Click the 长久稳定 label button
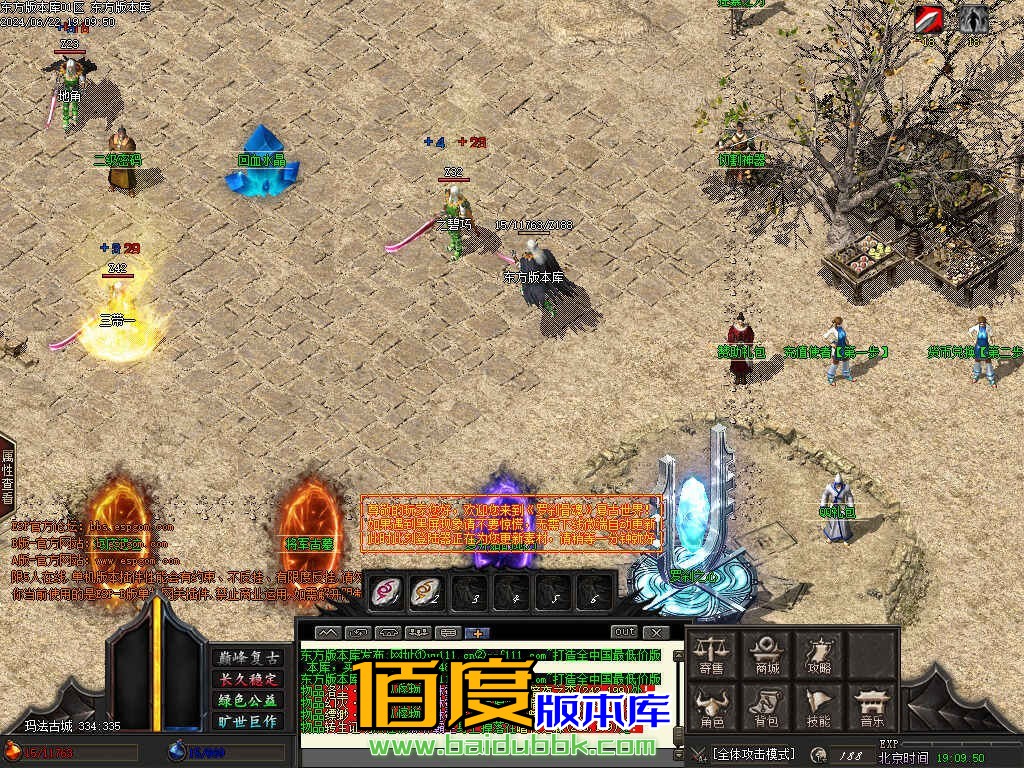Image resolution: width=1024 pixels, height=768 pixels. tap(248, 679)
